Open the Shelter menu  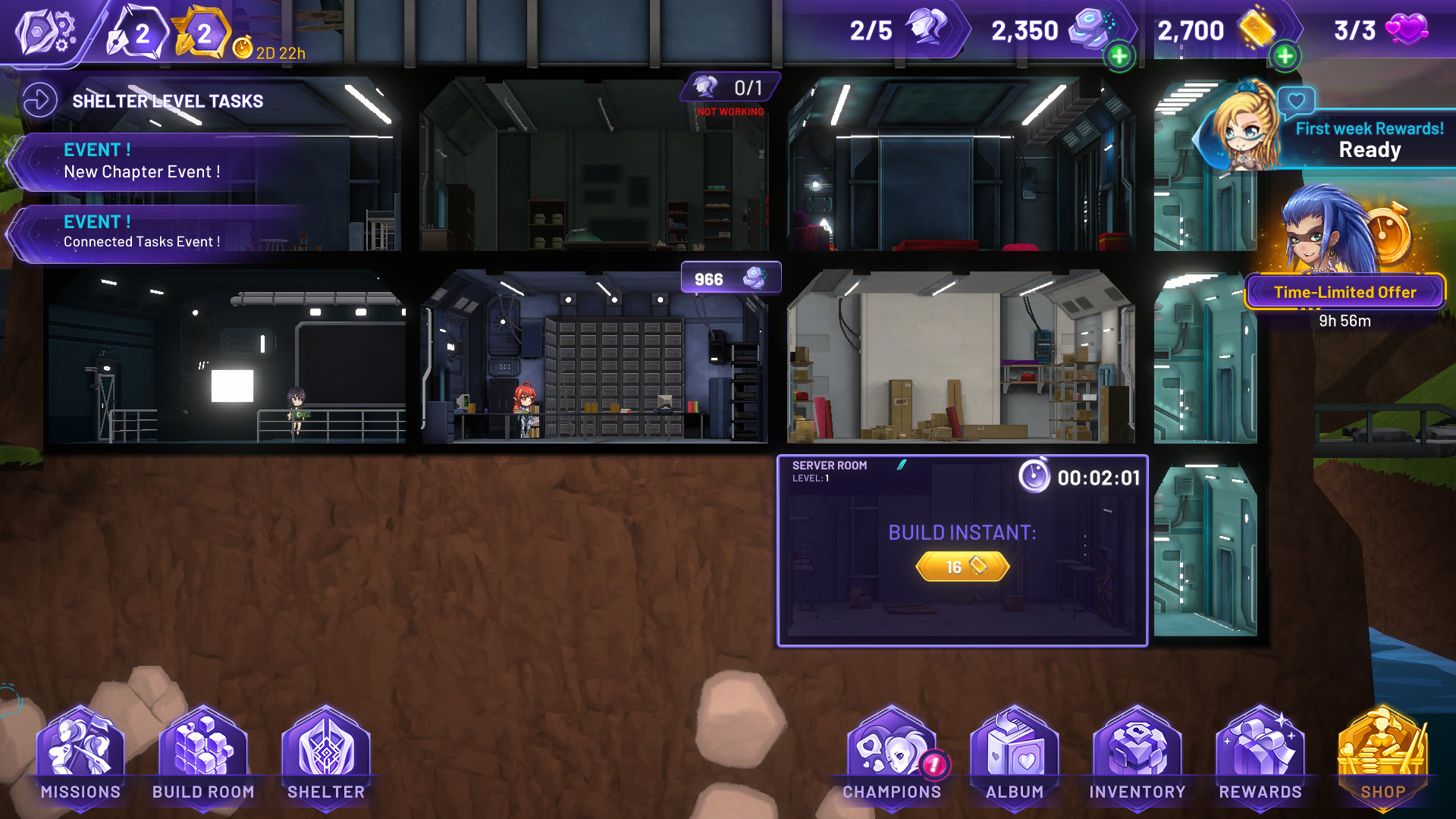tap(326, 755)
